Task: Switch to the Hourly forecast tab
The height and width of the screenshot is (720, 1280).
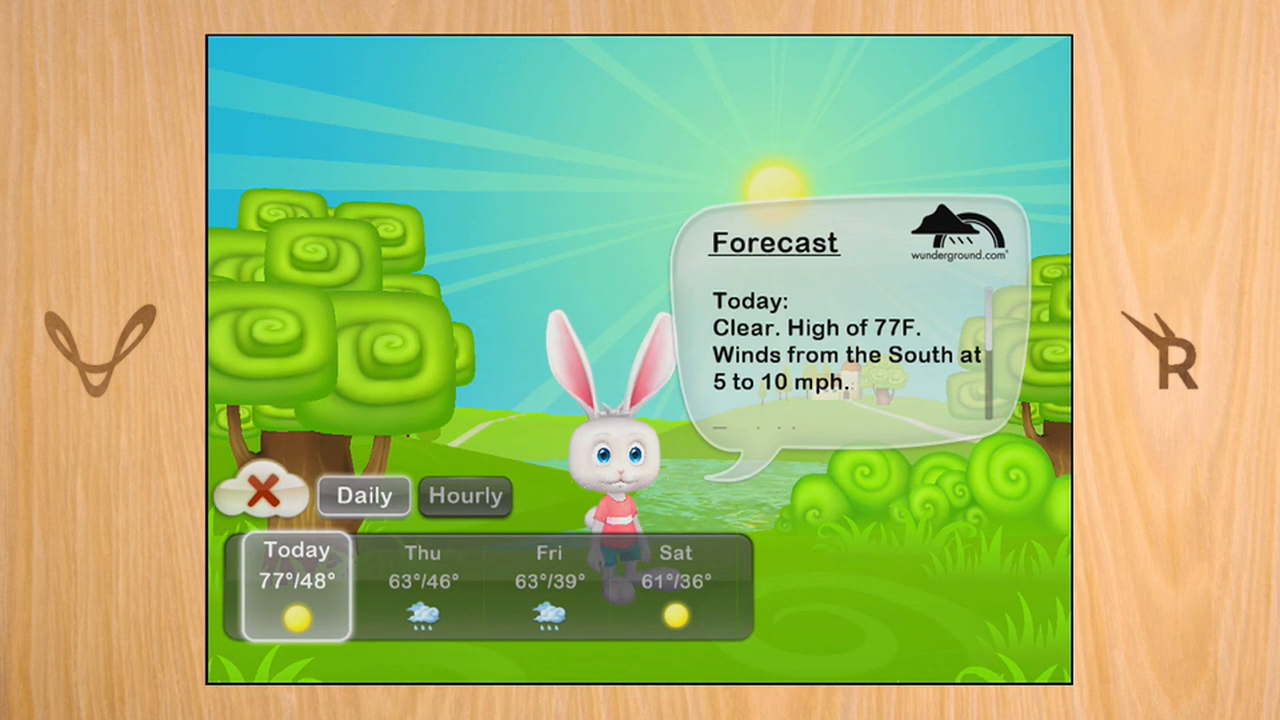Action: point(465,495)
